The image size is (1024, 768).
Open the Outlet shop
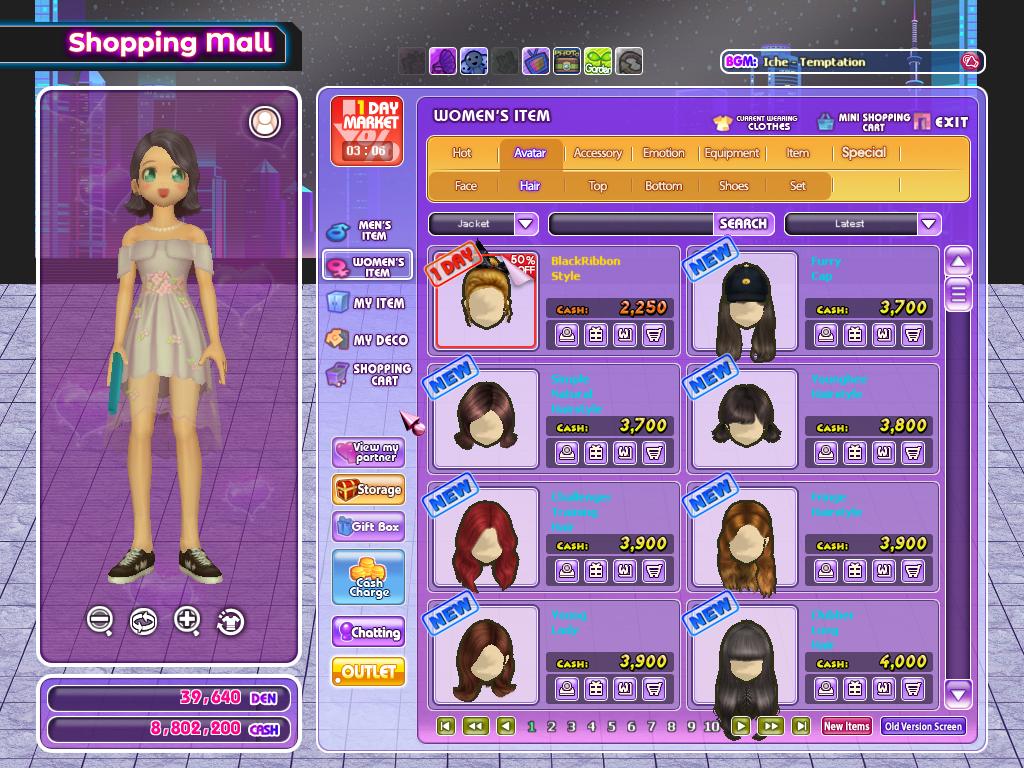tap(368, 671)
